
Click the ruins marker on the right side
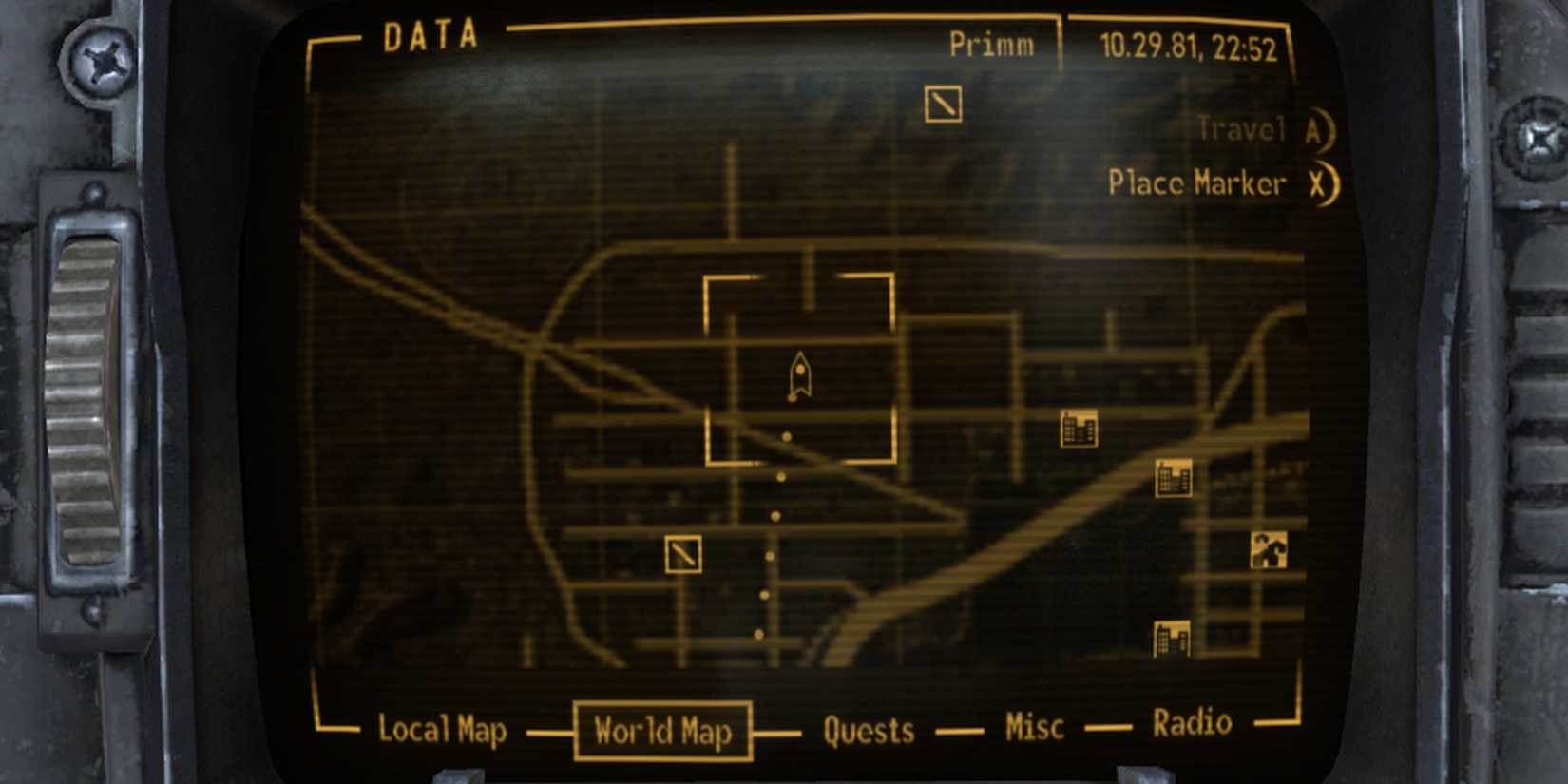tap(1271, 549)
